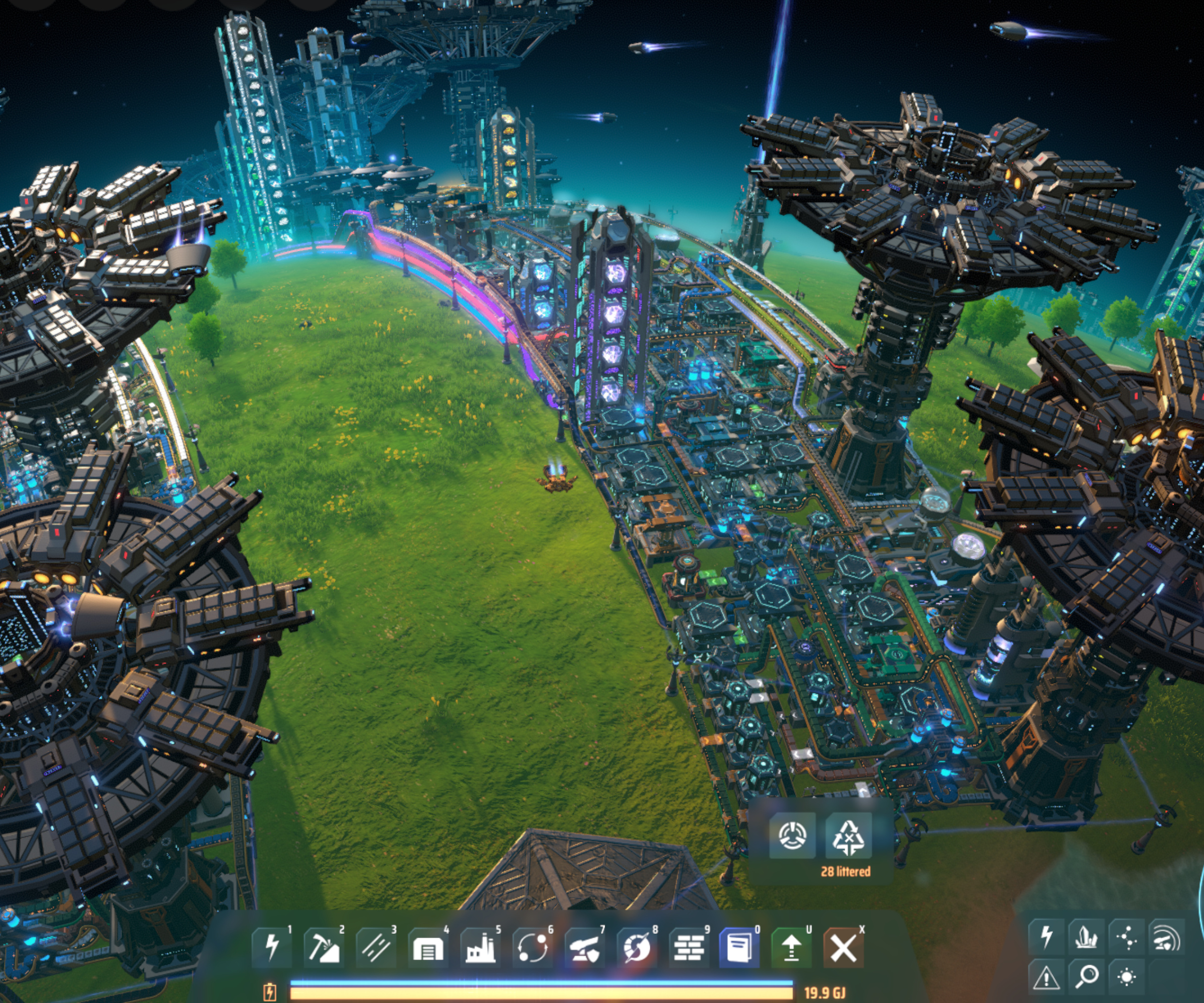Choose the Dyson sphere build category
This screenshot has width=1204, height=1003.
pos(637,947)
